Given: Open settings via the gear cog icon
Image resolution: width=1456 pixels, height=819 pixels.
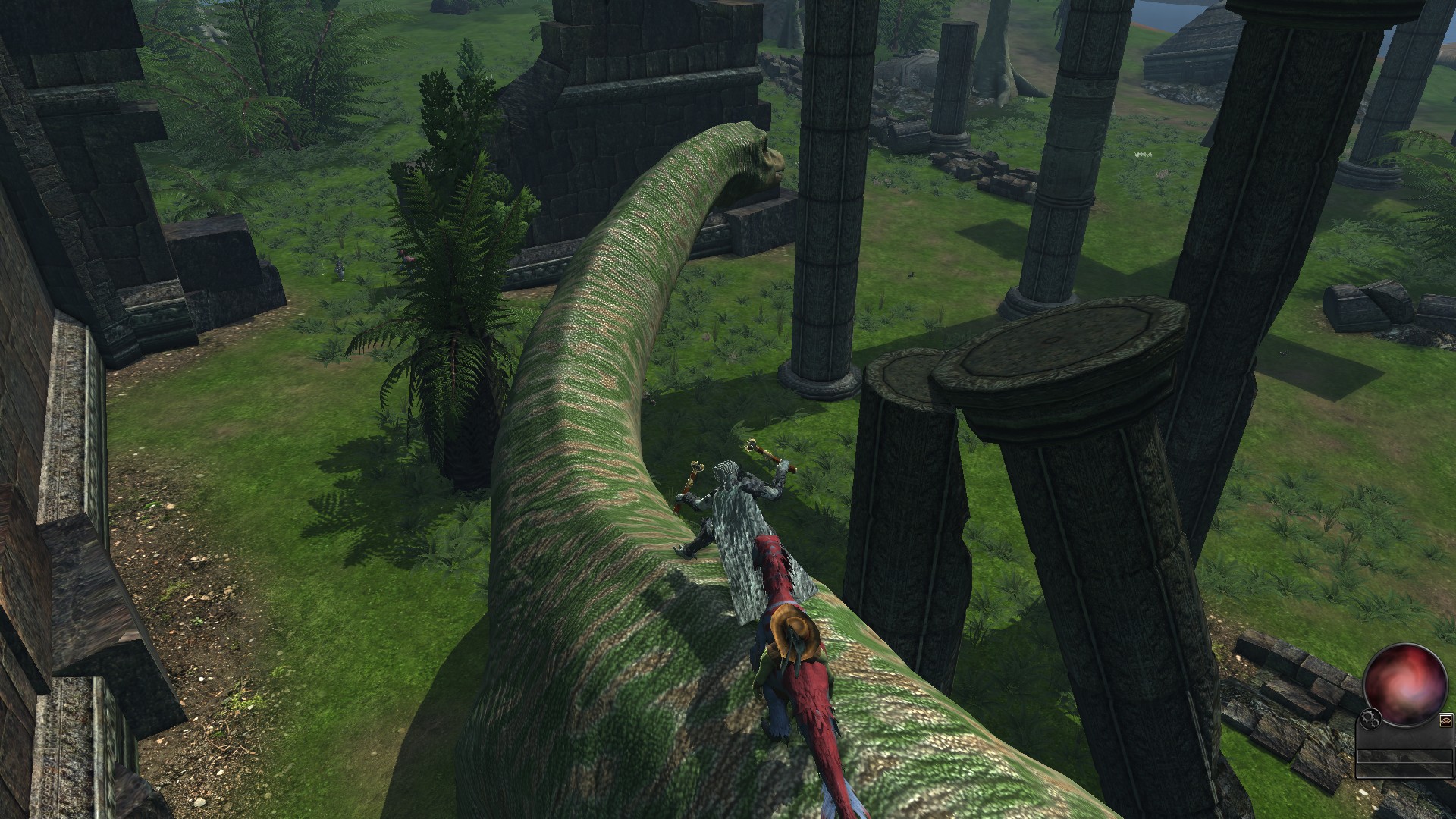Looking at the screenshot, I should click(x=1370, y=717).
